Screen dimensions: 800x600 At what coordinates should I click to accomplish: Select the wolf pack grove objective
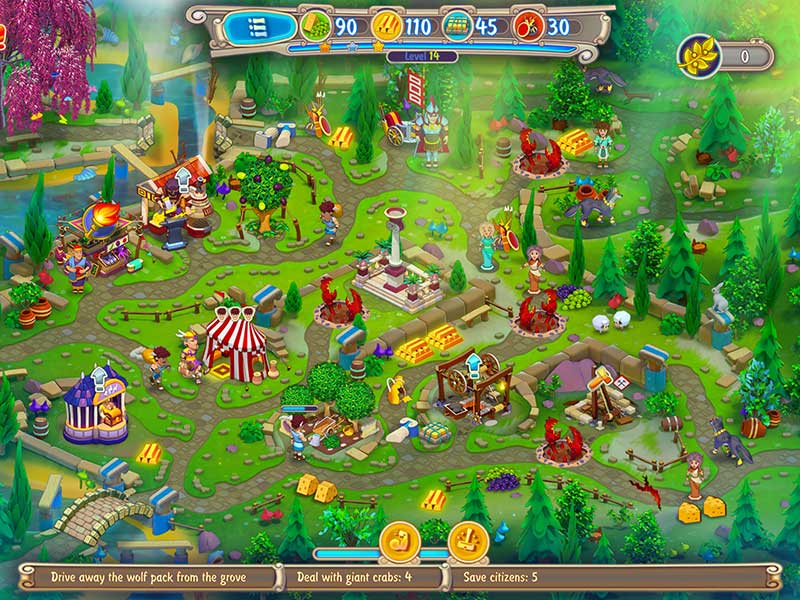[148, 577]
